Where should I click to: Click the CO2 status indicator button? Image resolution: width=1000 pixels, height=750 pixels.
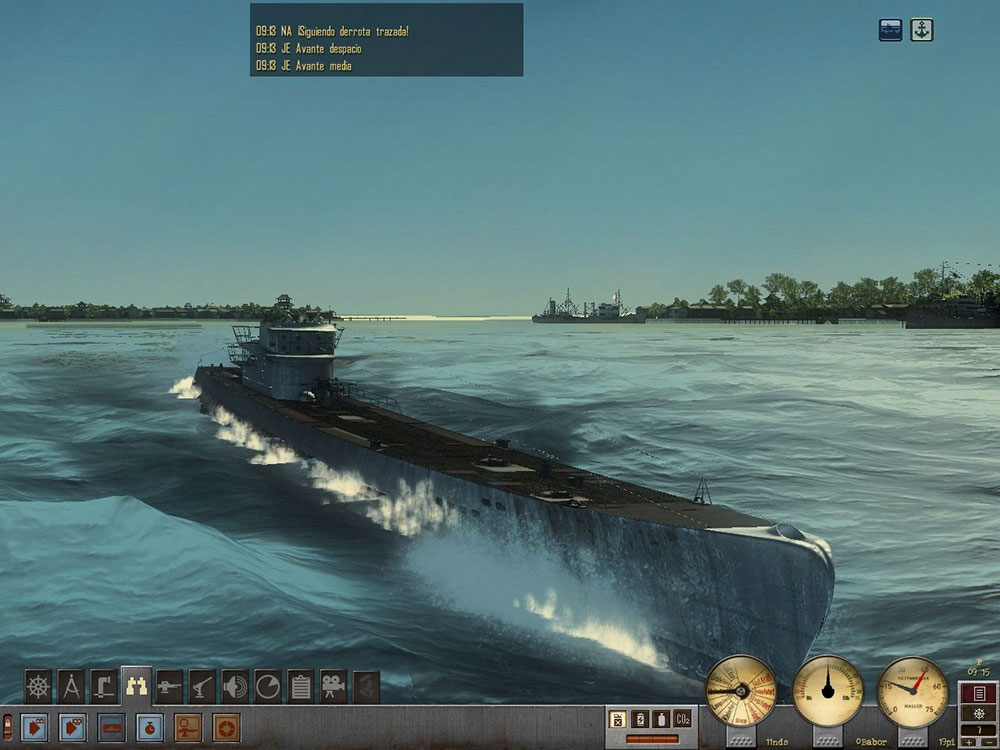[683, 719]
